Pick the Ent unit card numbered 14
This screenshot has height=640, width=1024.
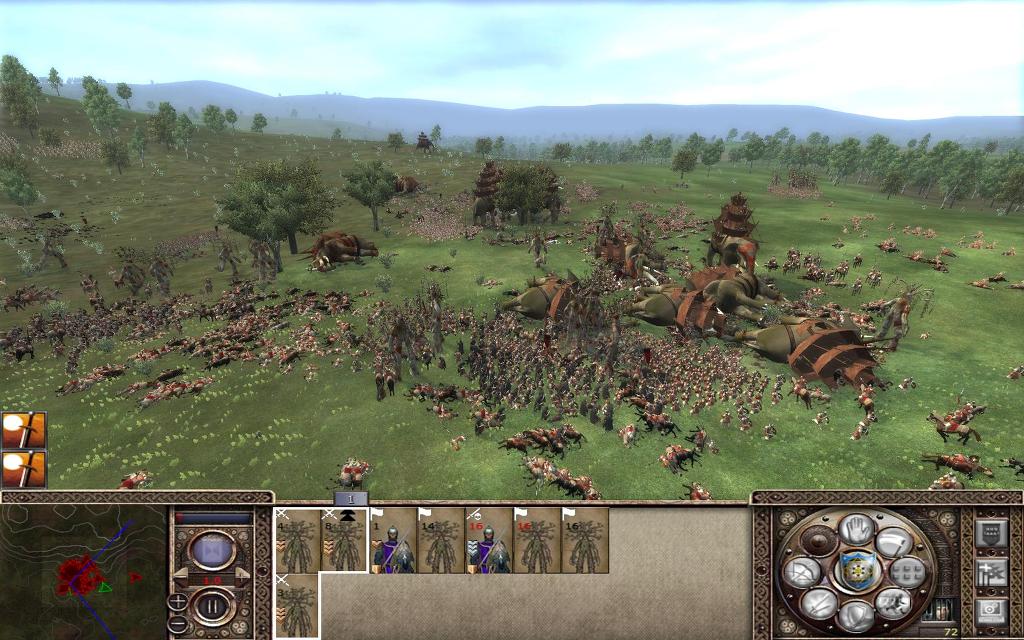click(x=441, y=541)
